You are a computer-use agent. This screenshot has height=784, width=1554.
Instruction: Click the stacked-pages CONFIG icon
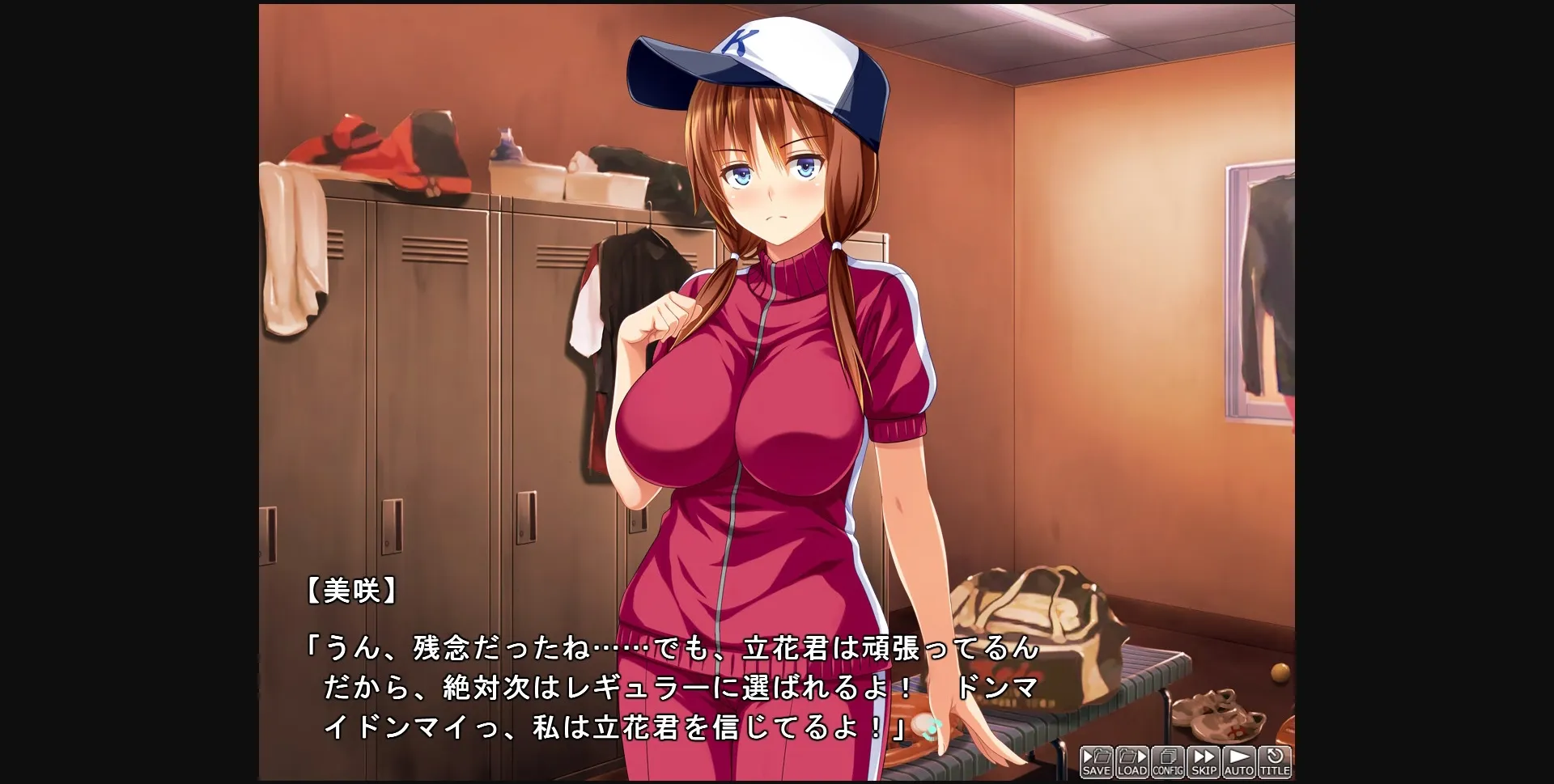(1169, 756)
